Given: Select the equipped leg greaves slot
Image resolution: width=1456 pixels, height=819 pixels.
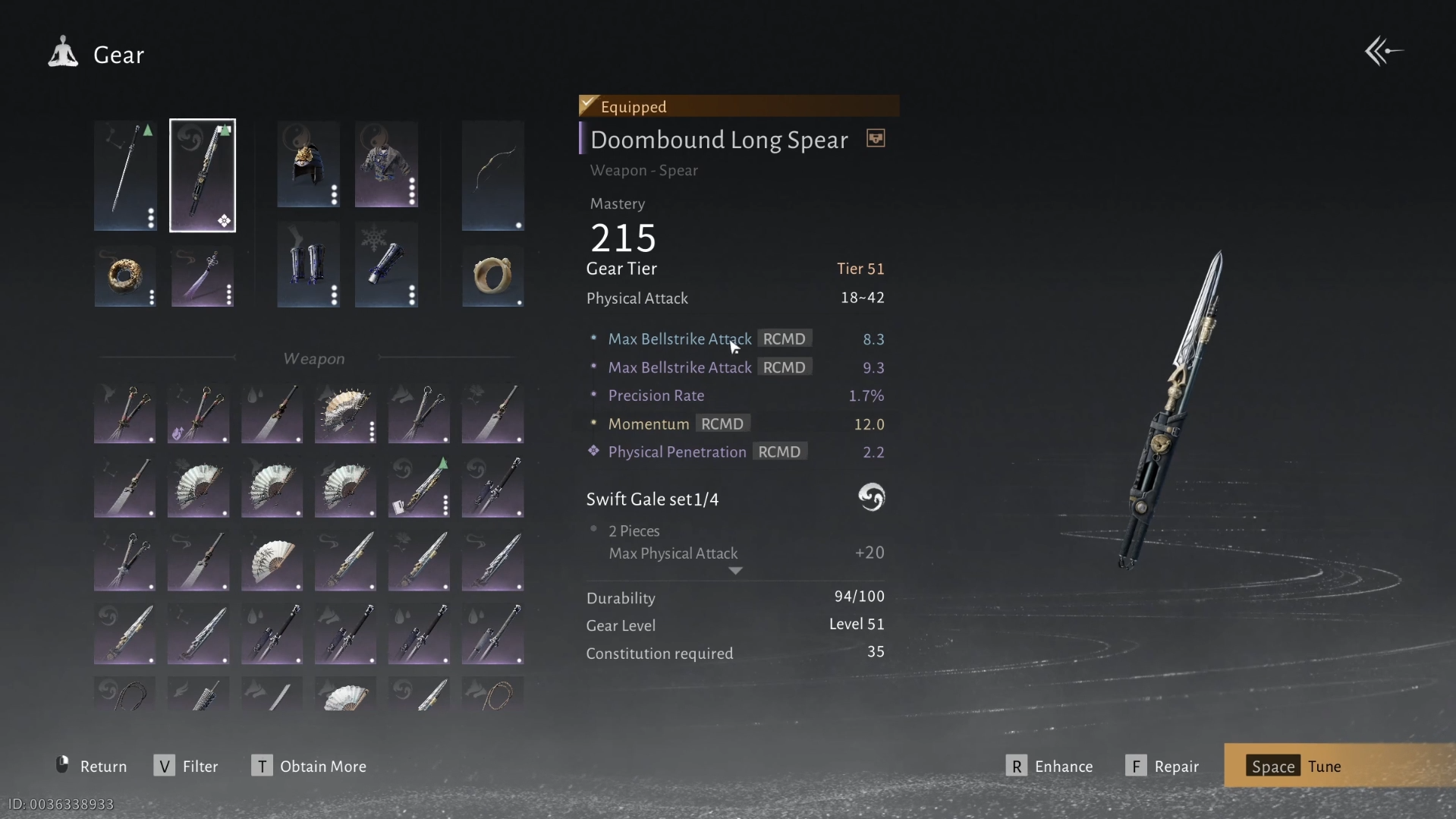Looking at the screenshot, I should tap(308, 264).
